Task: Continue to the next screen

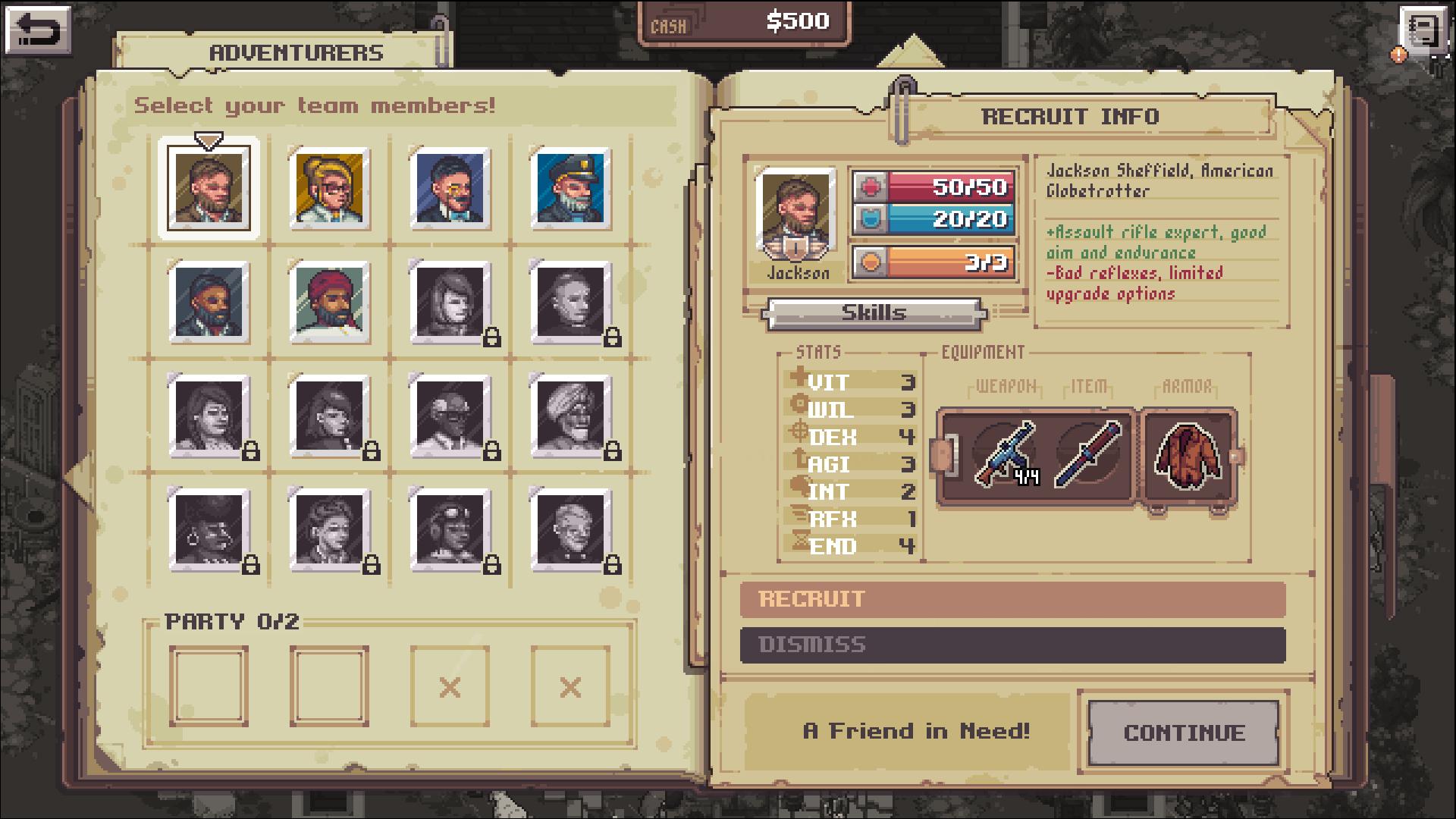Action: pyautogui.click(x=1184, y=733)
